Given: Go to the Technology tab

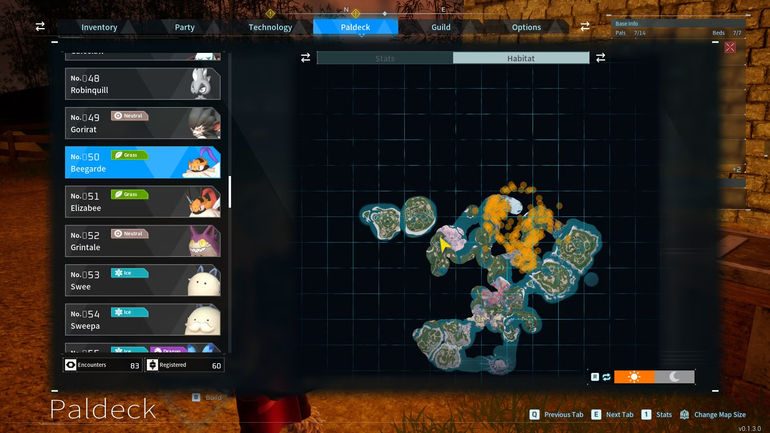Looking at the screenshot, I should pos(270,27).
